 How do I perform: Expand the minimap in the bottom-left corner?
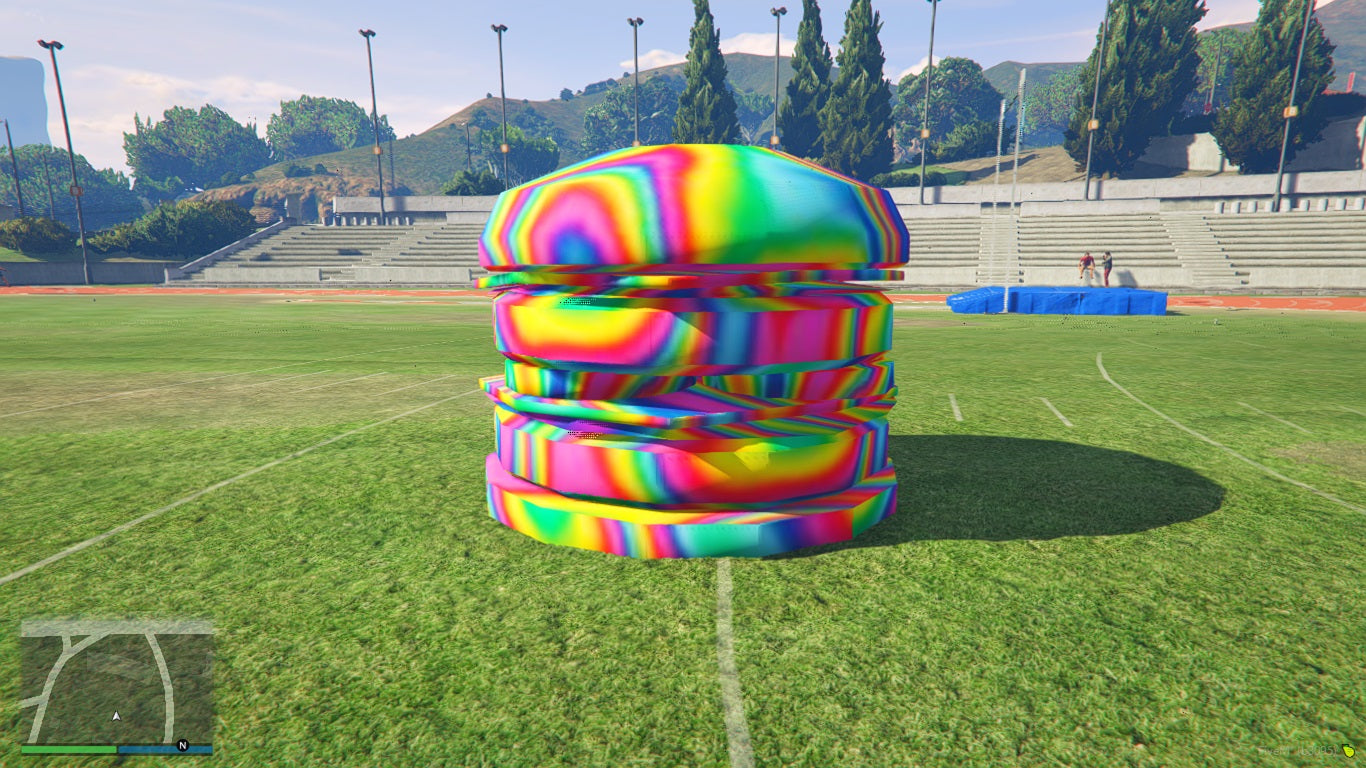point(115,680)
